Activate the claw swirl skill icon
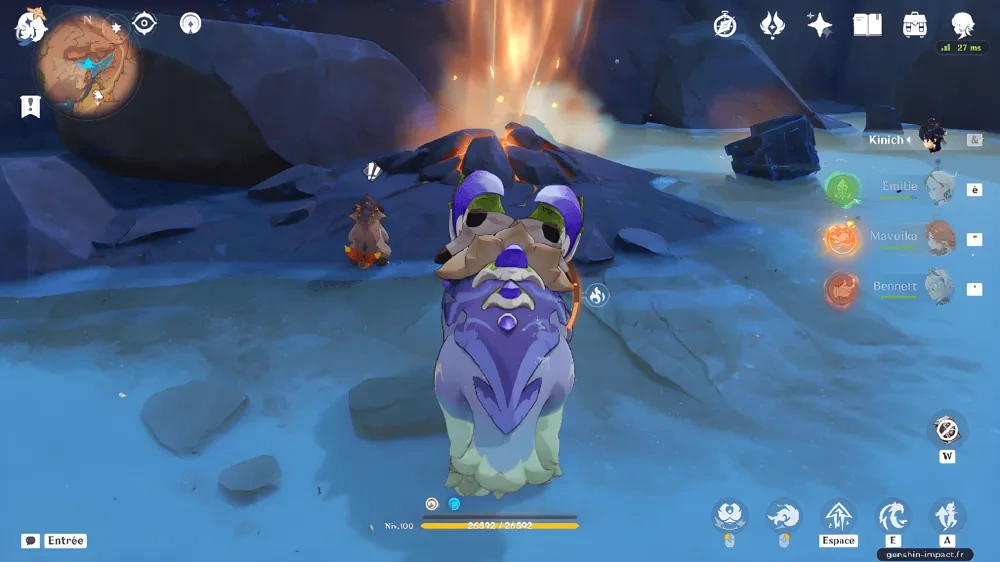This screenshot has height=562, width=1000. (892, 516)
